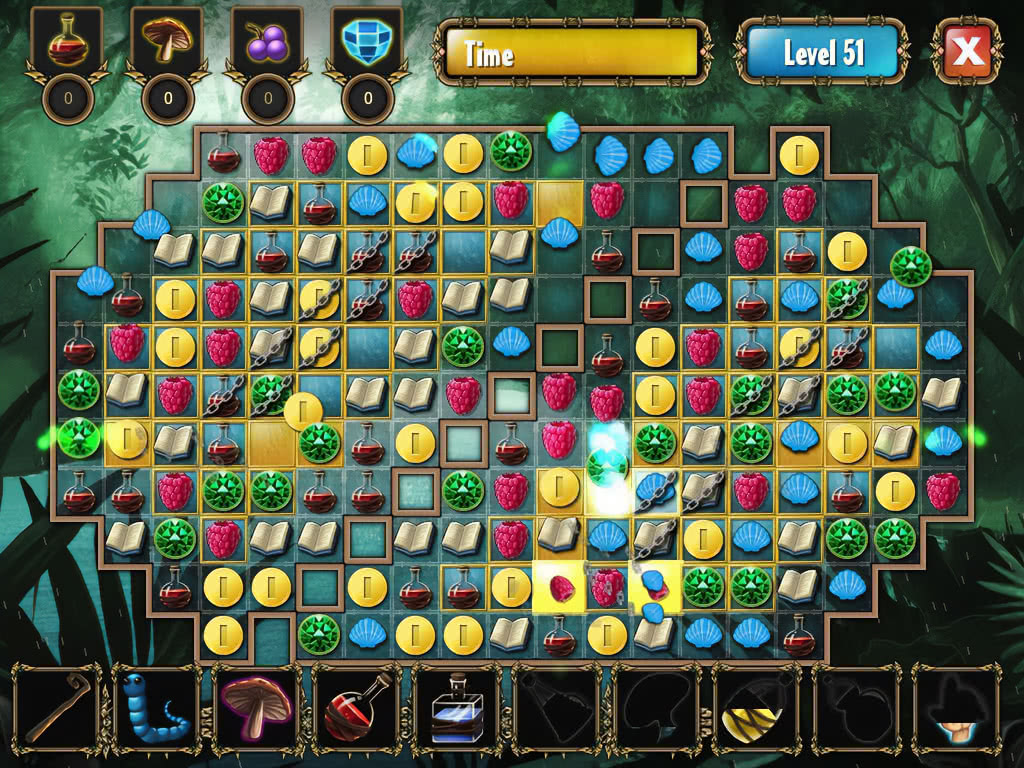Click the blue gem collection icon
The height and width of the screenshot is (768, 1024).
pos(368,42)
